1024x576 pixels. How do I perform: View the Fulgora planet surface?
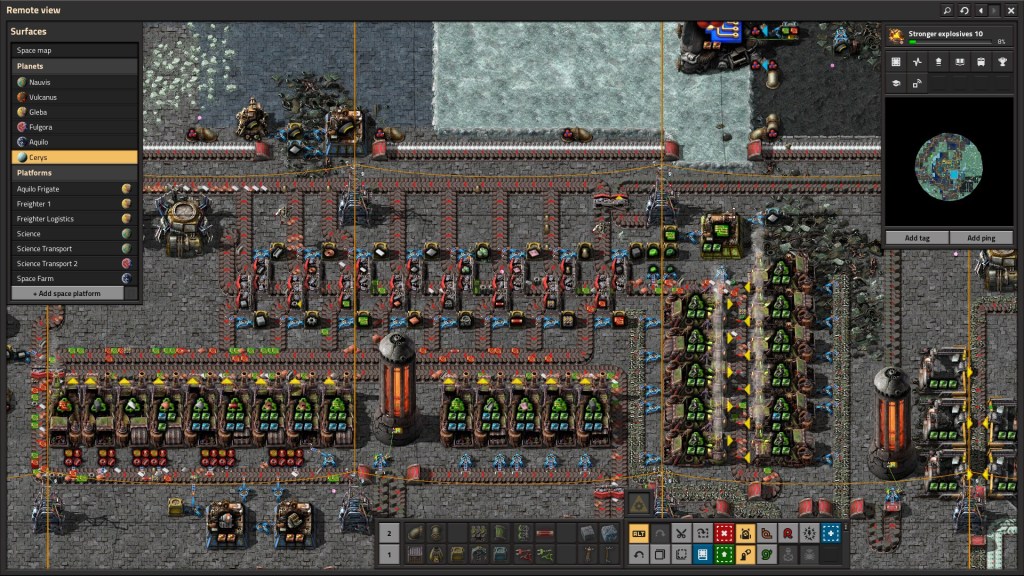point(74,127)
